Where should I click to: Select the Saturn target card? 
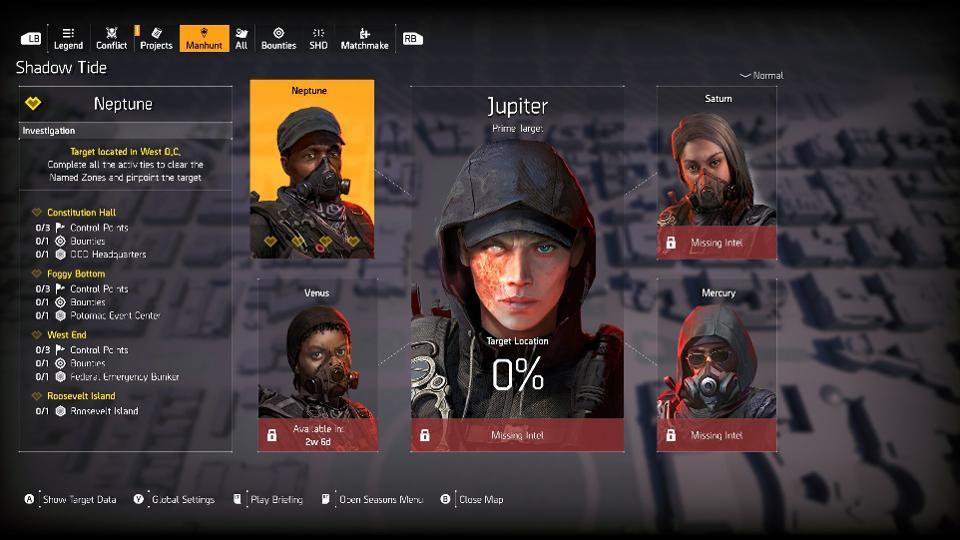pyautogui.click(x=716, y=172)
